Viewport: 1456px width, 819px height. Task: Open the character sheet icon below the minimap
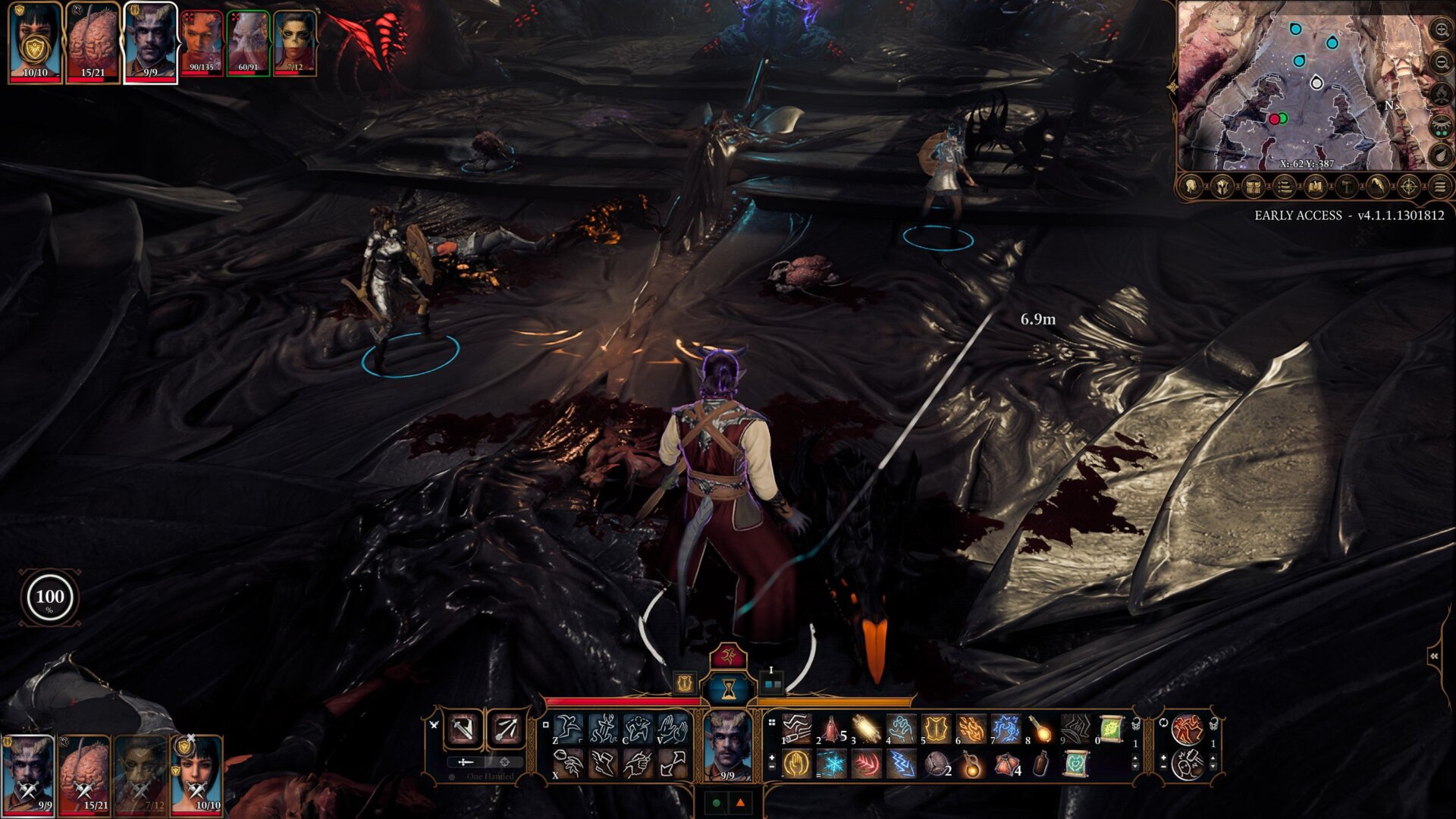(1190, 187)
